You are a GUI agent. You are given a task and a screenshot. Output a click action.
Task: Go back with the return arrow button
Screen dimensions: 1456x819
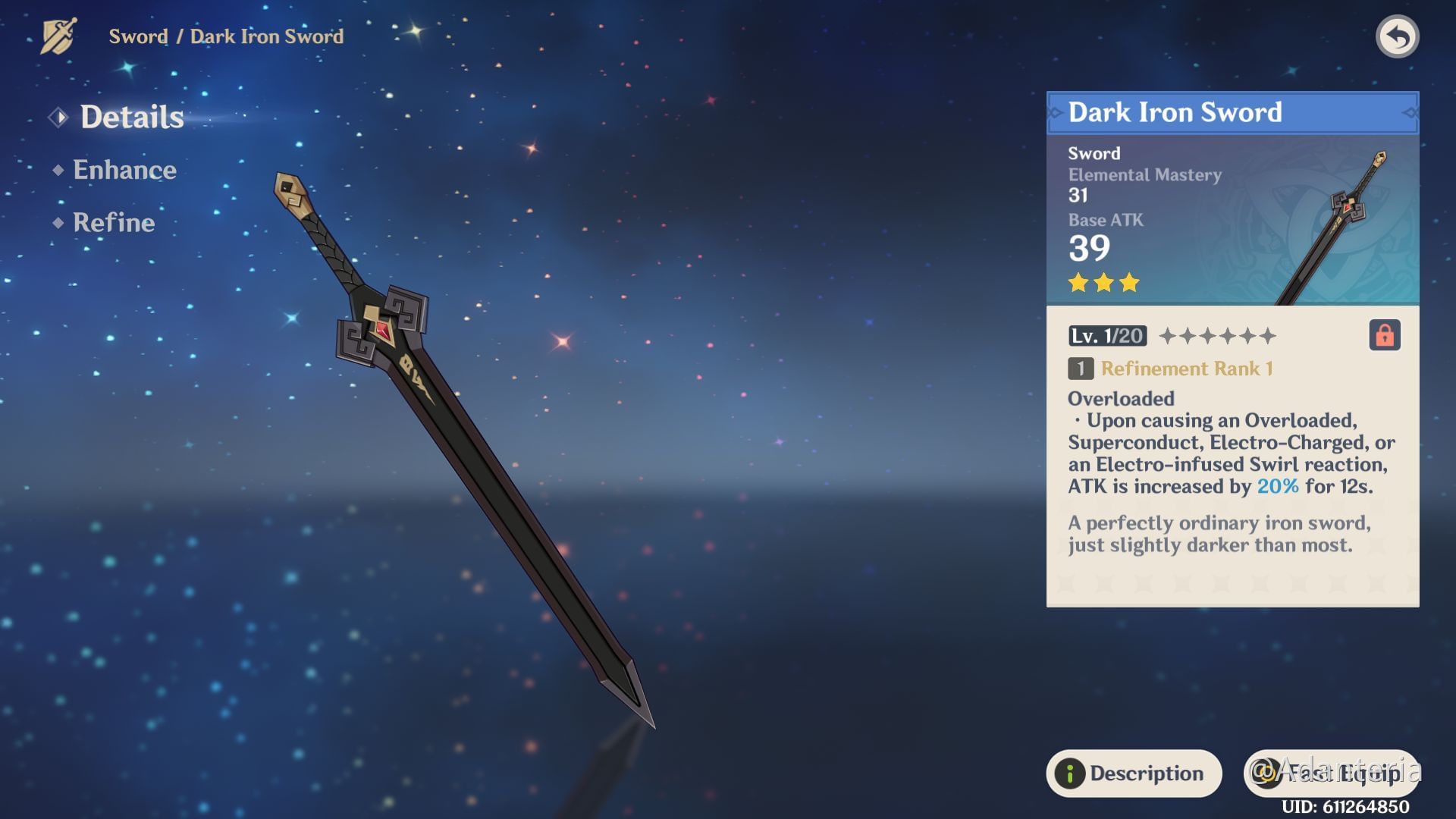(x=1397, y=36)
